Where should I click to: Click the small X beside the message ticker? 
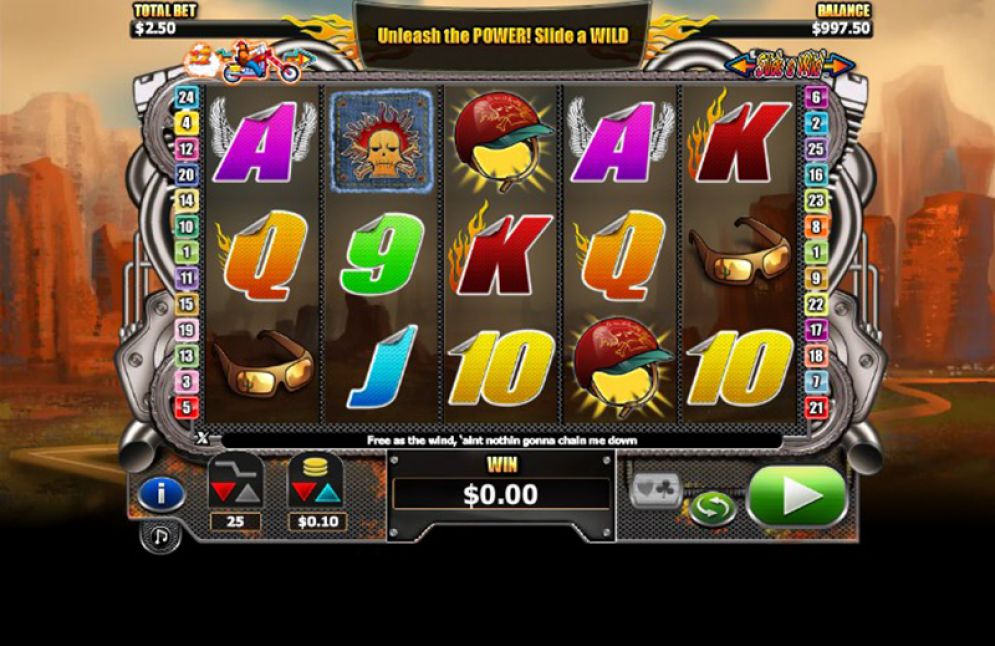point(203,438)
